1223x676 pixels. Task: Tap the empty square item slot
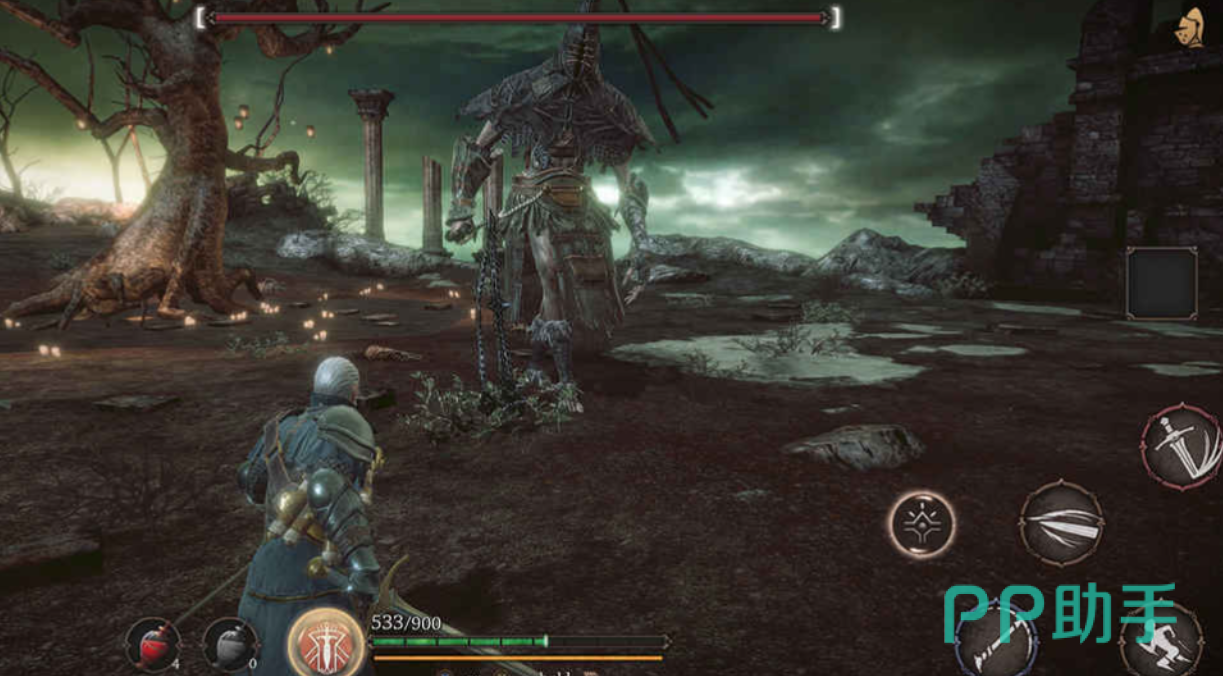point(1161,283)
